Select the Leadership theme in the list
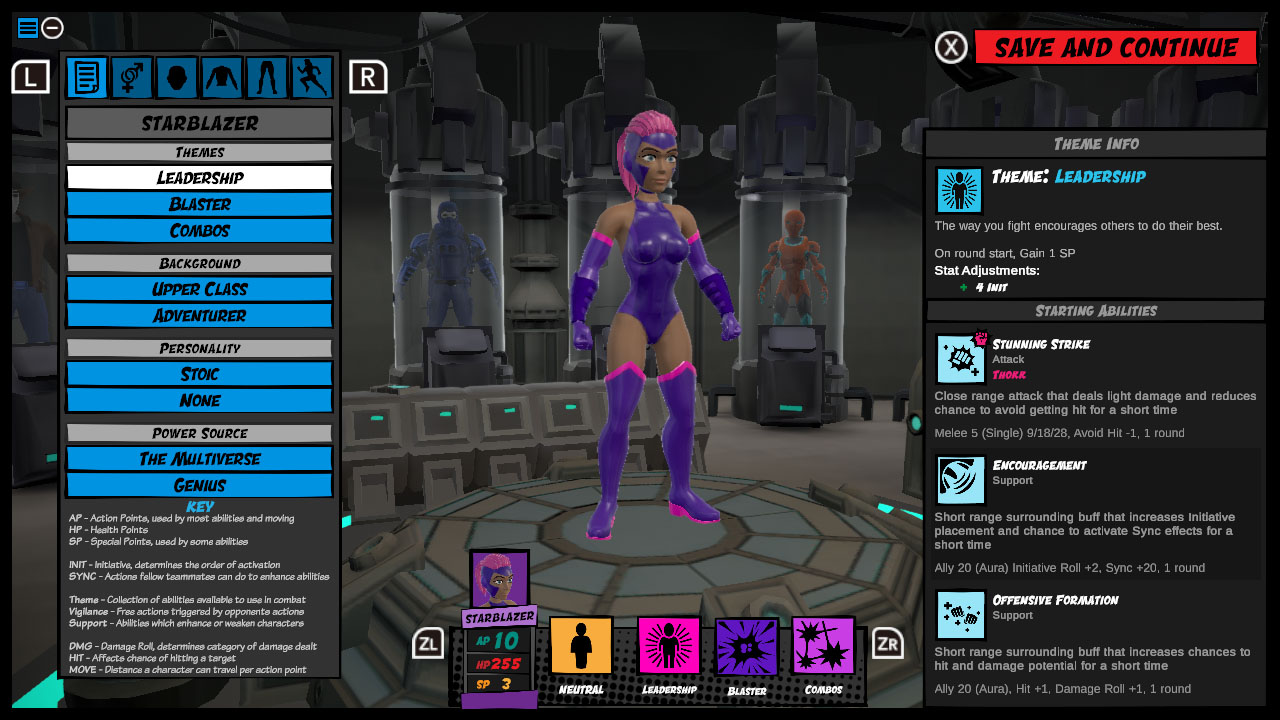 tap(198, 177)
